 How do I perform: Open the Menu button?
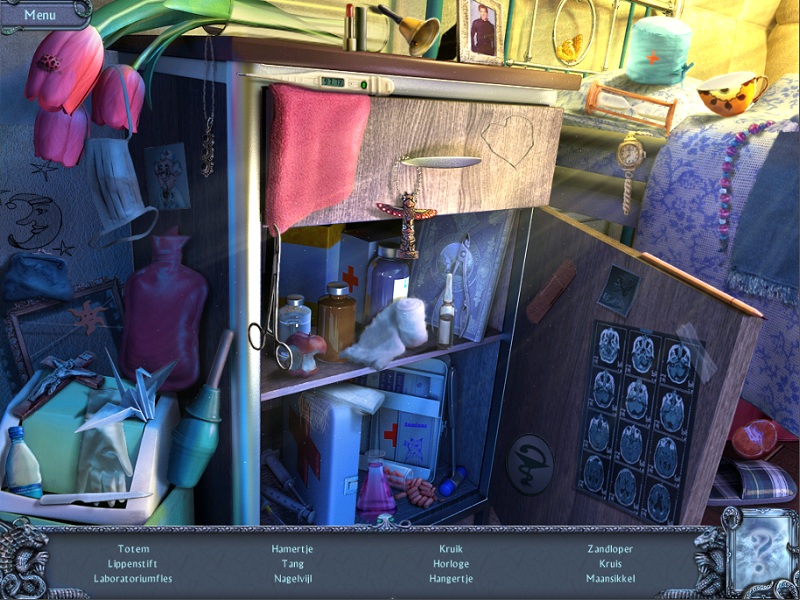click(x=40, y=14)
